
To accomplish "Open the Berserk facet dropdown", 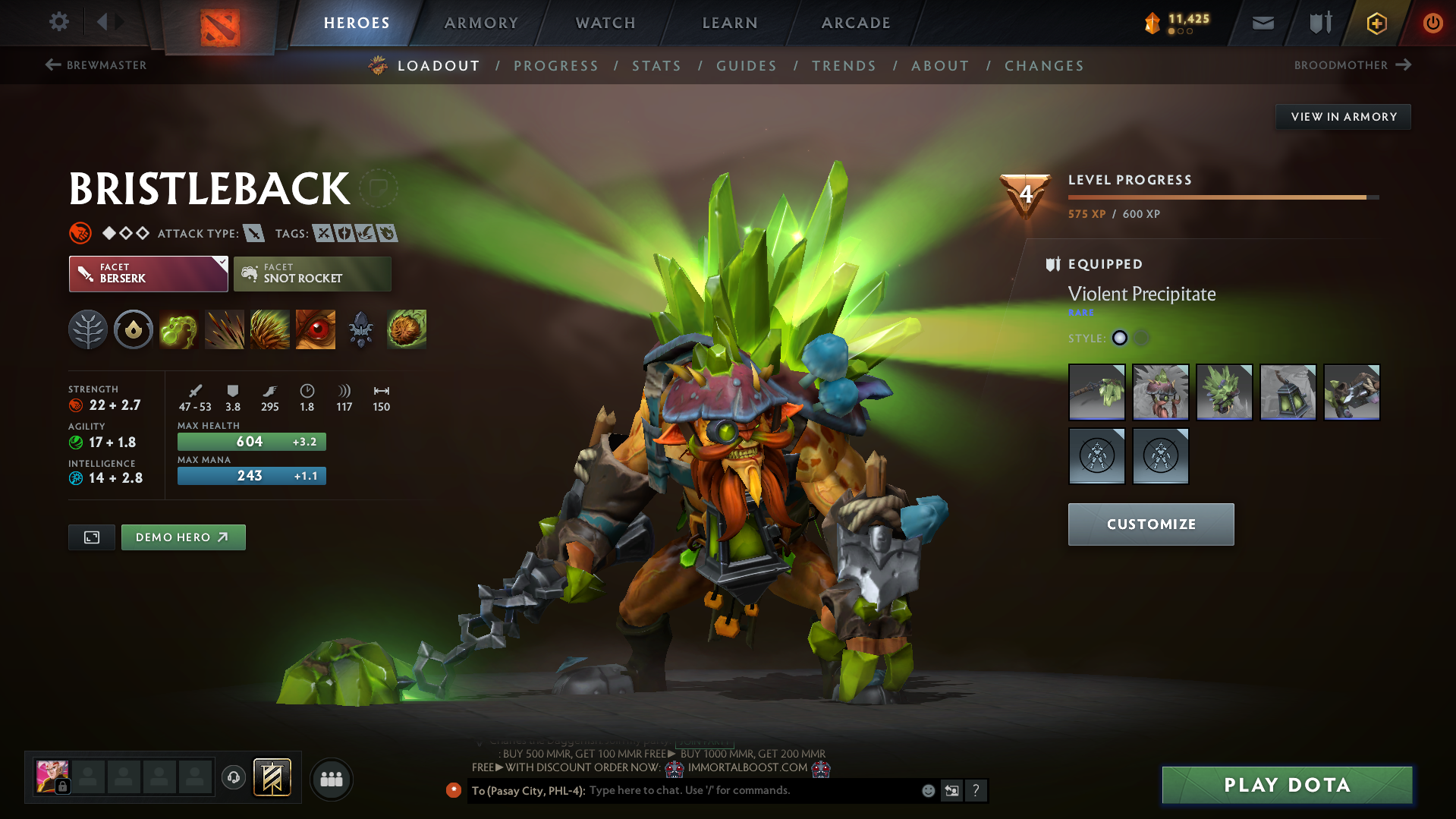I will [x=148, y=273].
